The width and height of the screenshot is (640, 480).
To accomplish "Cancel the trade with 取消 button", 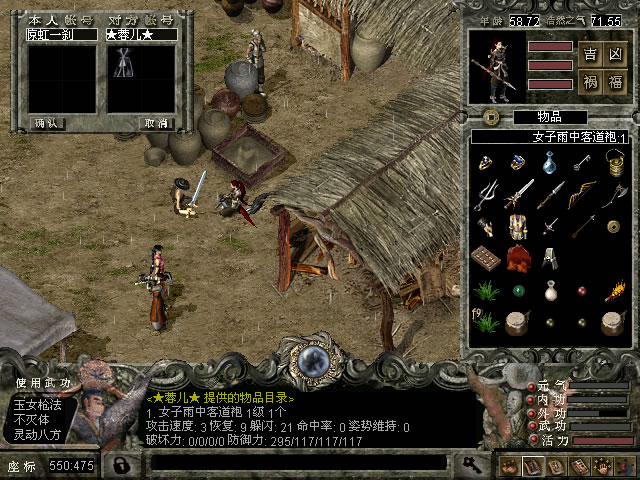I will coord(155,124).
